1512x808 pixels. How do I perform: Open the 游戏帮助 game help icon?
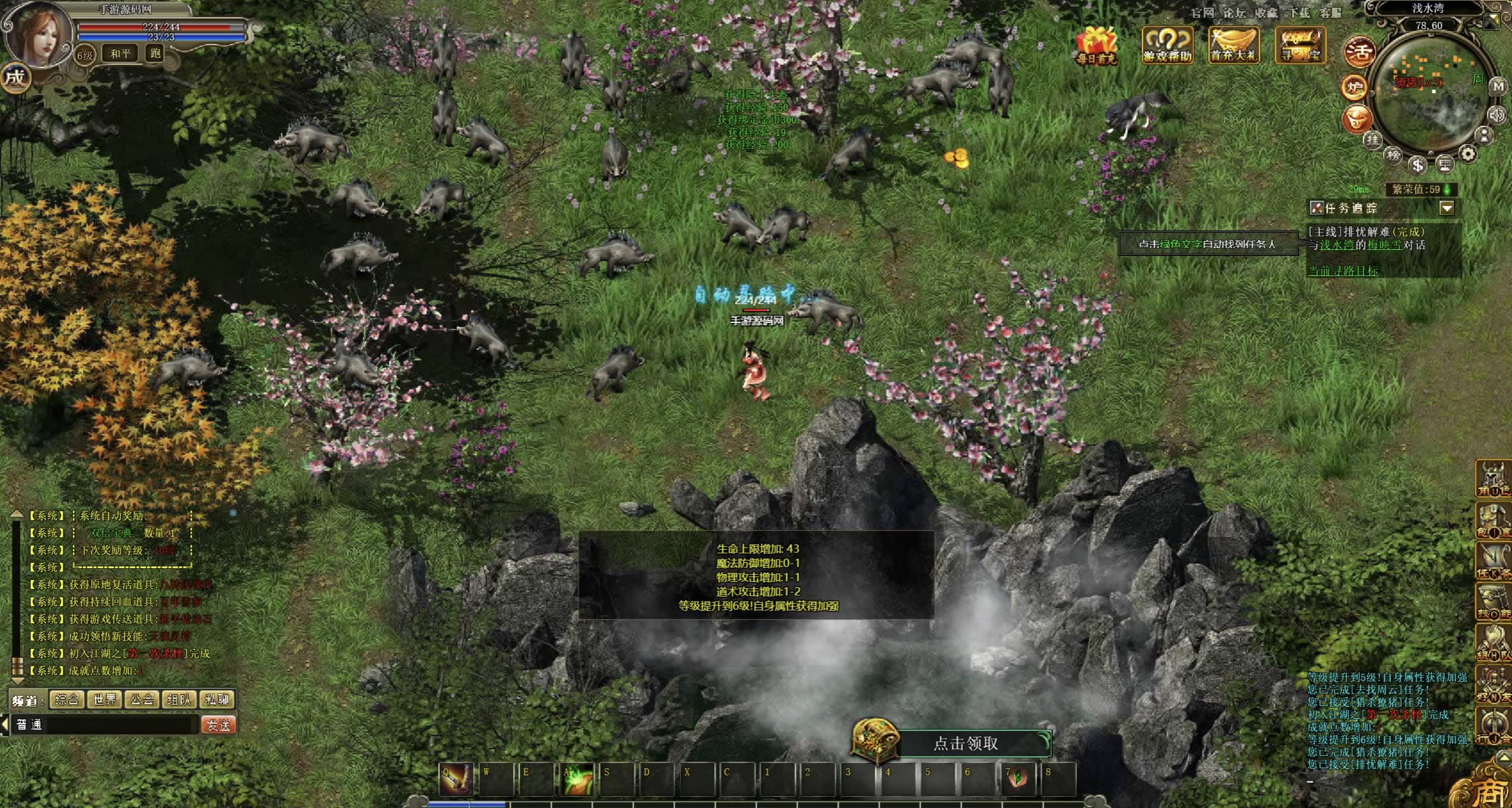point(1168,43)
